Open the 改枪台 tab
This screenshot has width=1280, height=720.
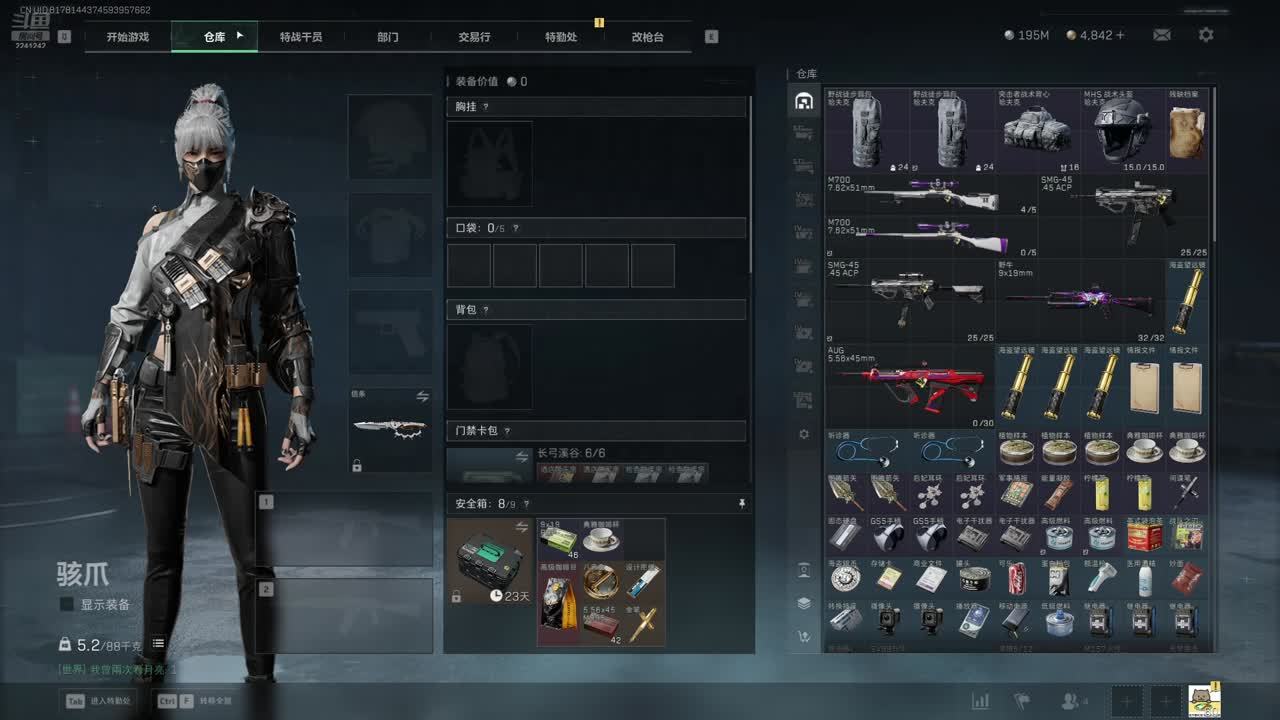pyautogui.click(x=647, y=37)
